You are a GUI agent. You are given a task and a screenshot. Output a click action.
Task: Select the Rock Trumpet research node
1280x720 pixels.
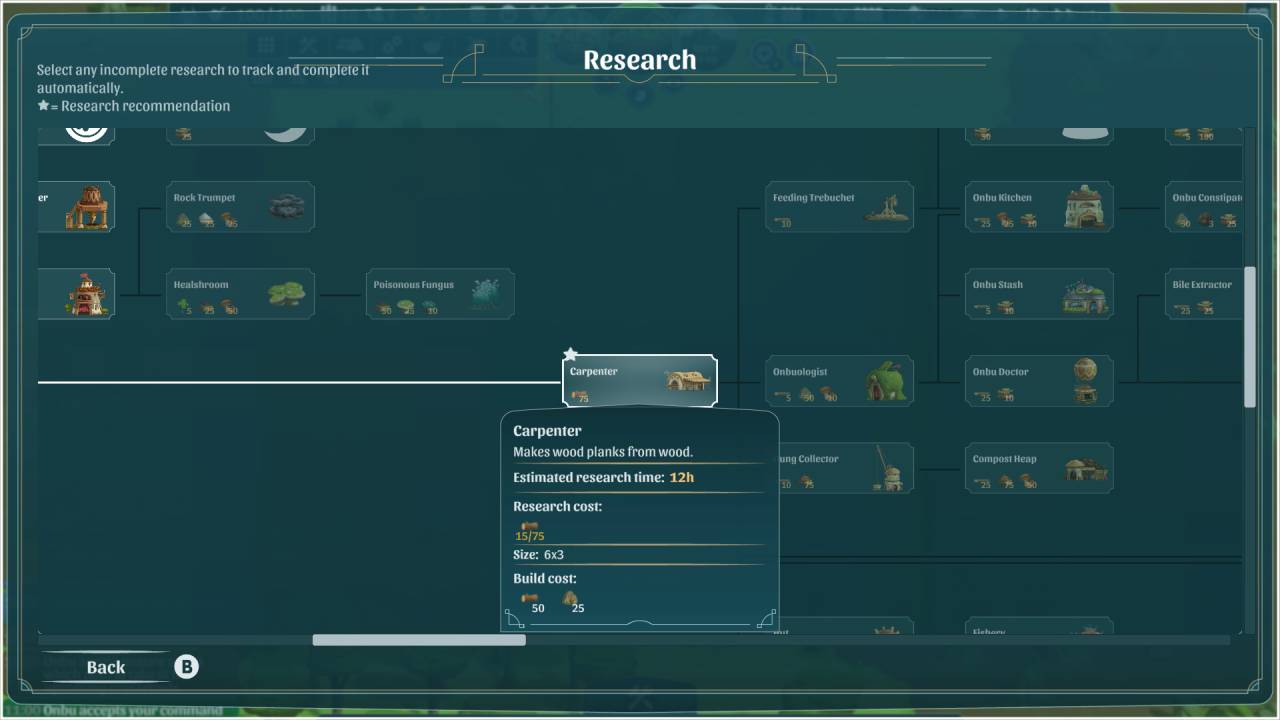pos(240,206)
